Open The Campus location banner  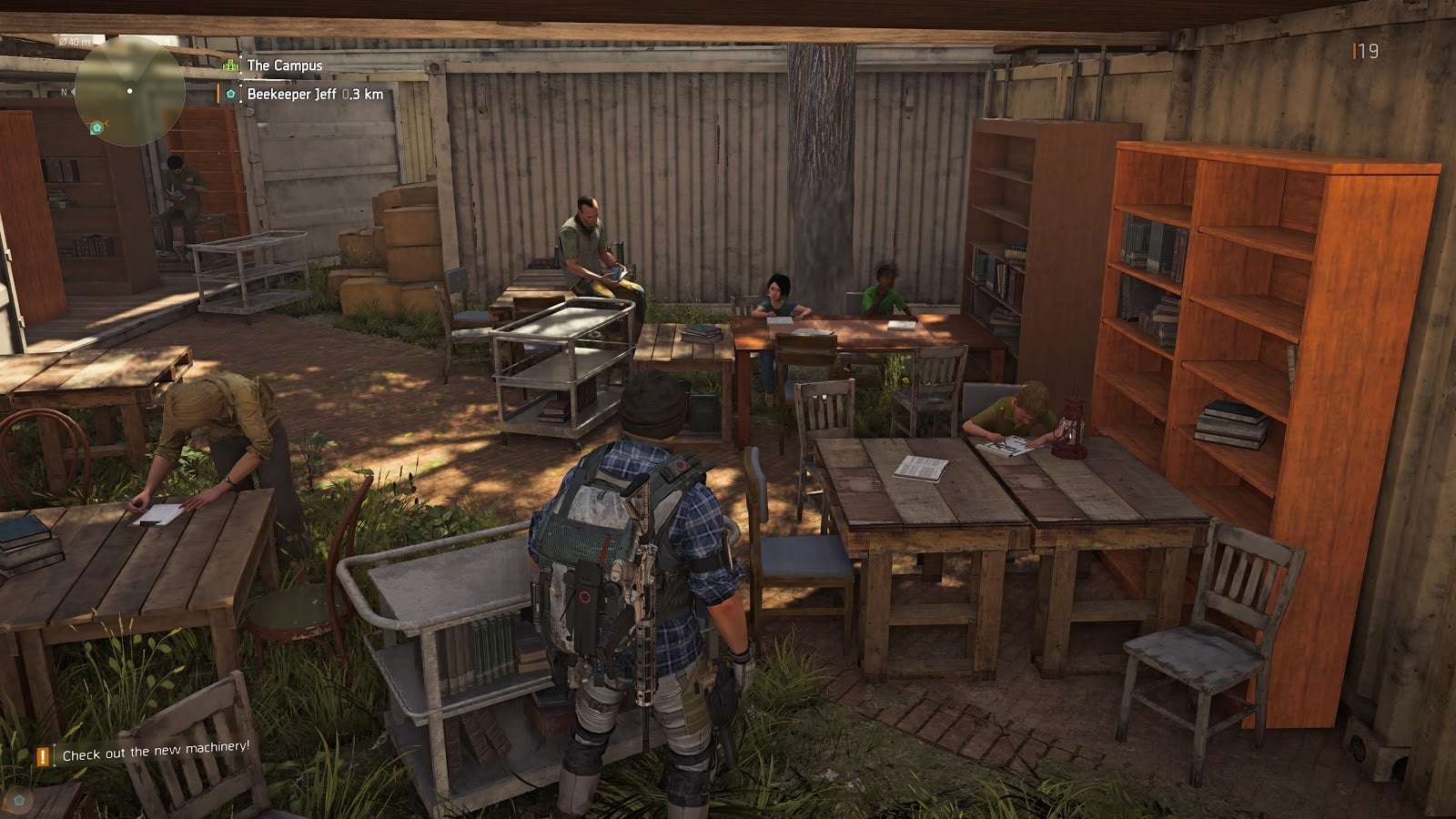[x=282, y=66]
